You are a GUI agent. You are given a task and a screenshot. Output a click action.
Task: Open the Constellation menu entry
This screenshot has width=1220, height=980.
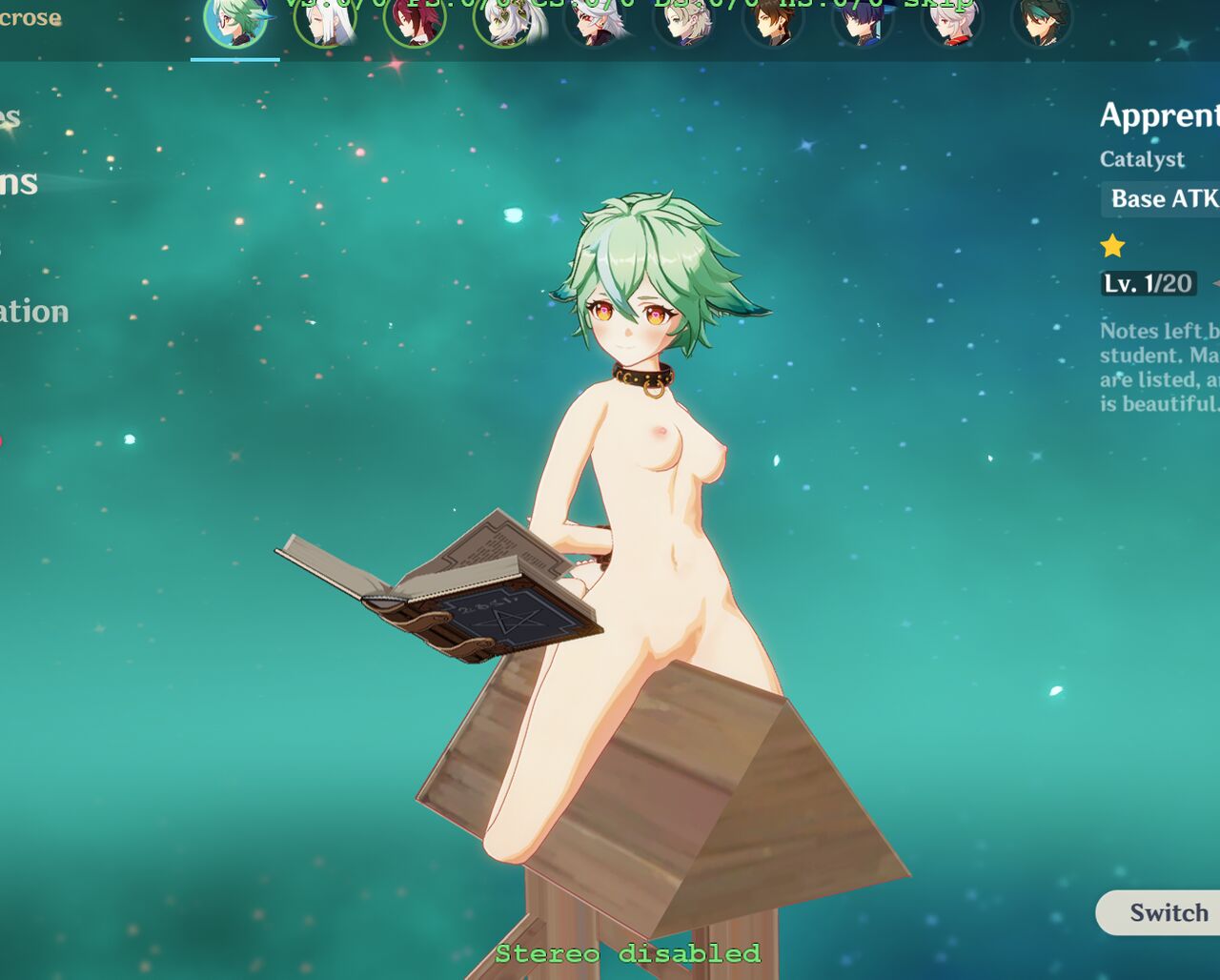pyautogui.click(x=34, y=312)
